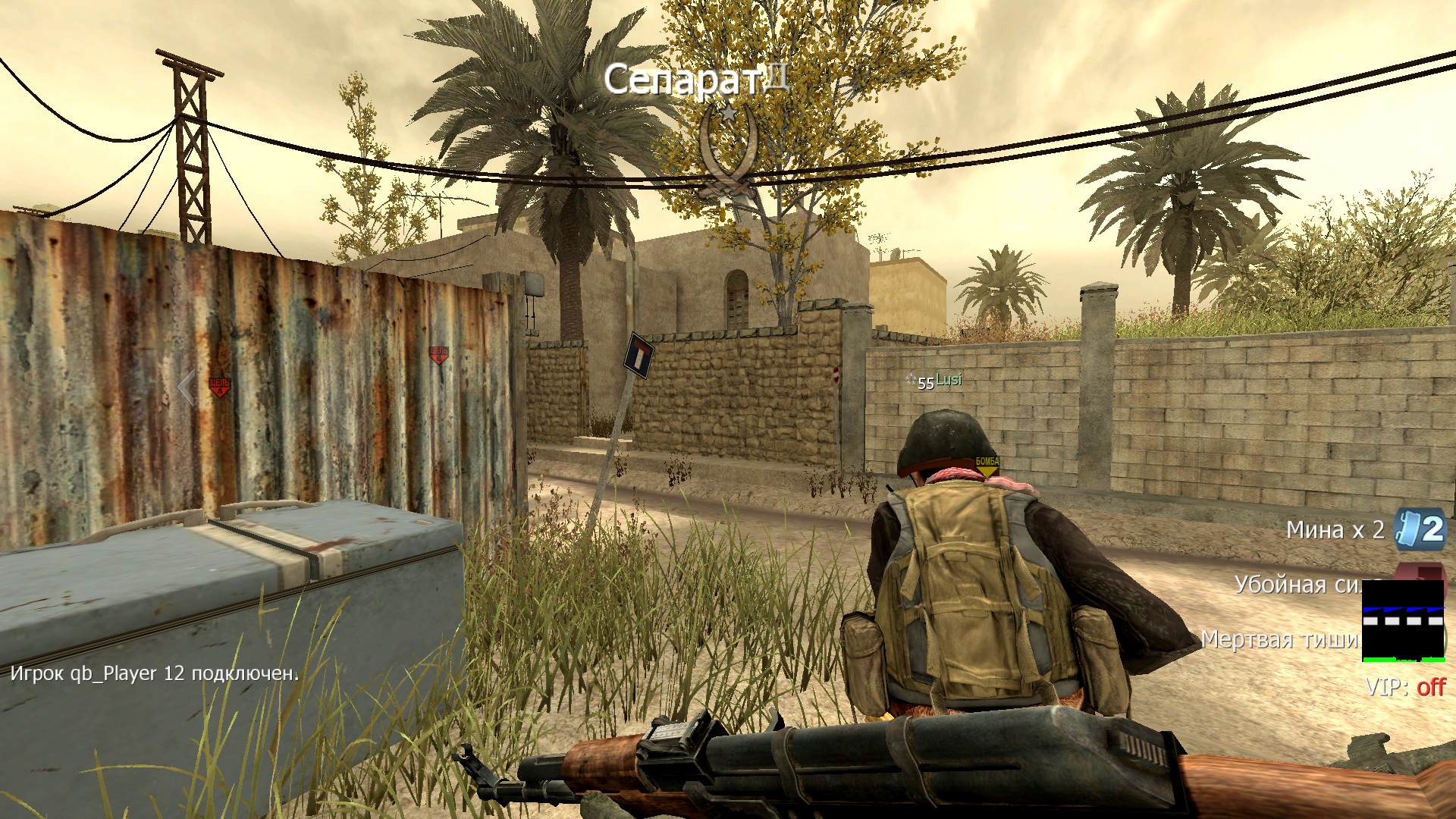Screen dimensions: 1456x819
Task: Select the right red ЦЕЛЬ objective marker
Action: pyautogui.click(x=438, y=355)
